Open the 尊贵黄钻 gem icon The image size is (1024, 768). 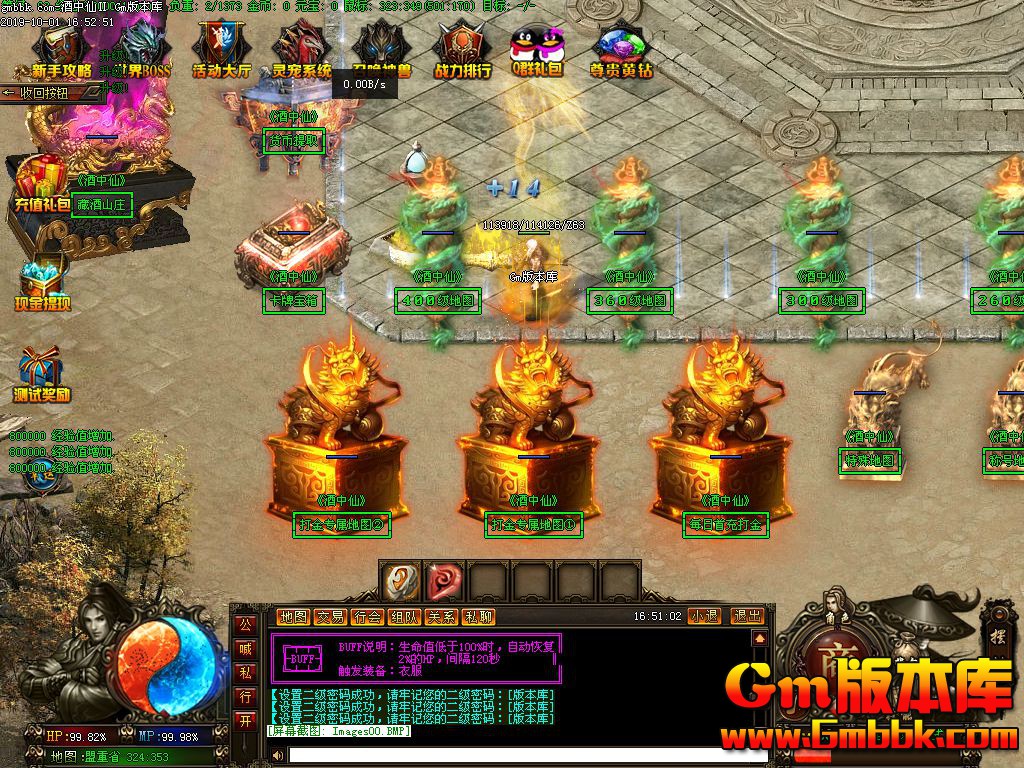[x=621, y=50]
